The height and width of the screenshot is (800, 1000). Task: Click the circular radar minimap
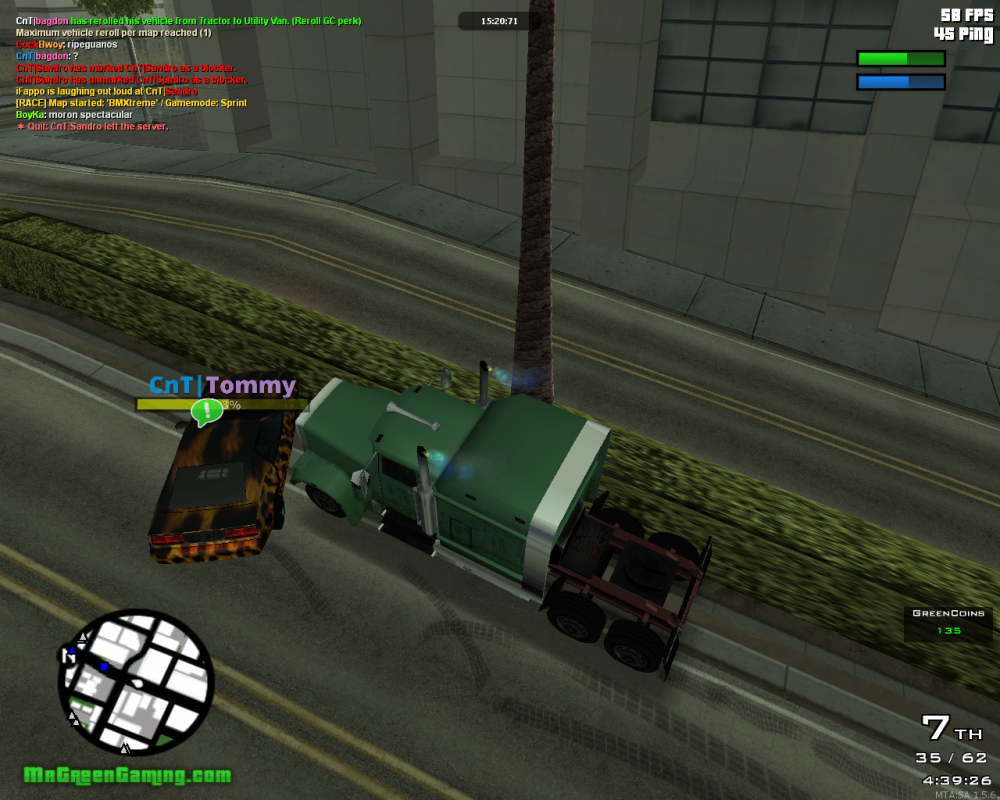tap(136, 682)
